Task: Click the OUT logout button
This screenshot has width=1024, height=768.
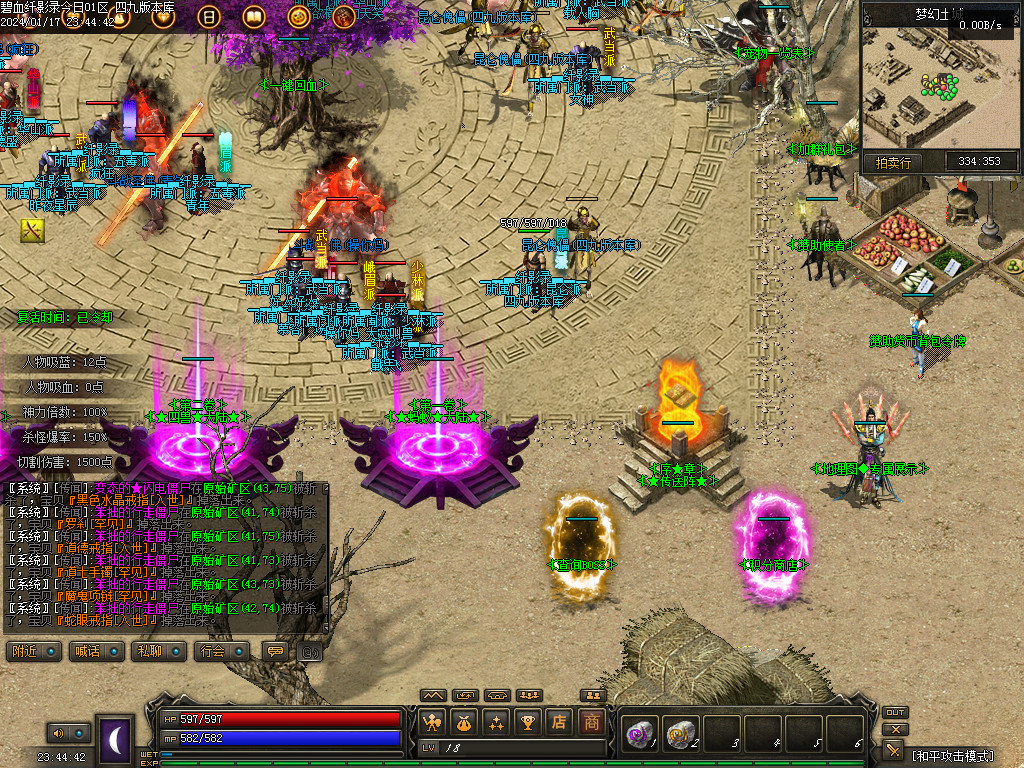Action: pos(894,712)
